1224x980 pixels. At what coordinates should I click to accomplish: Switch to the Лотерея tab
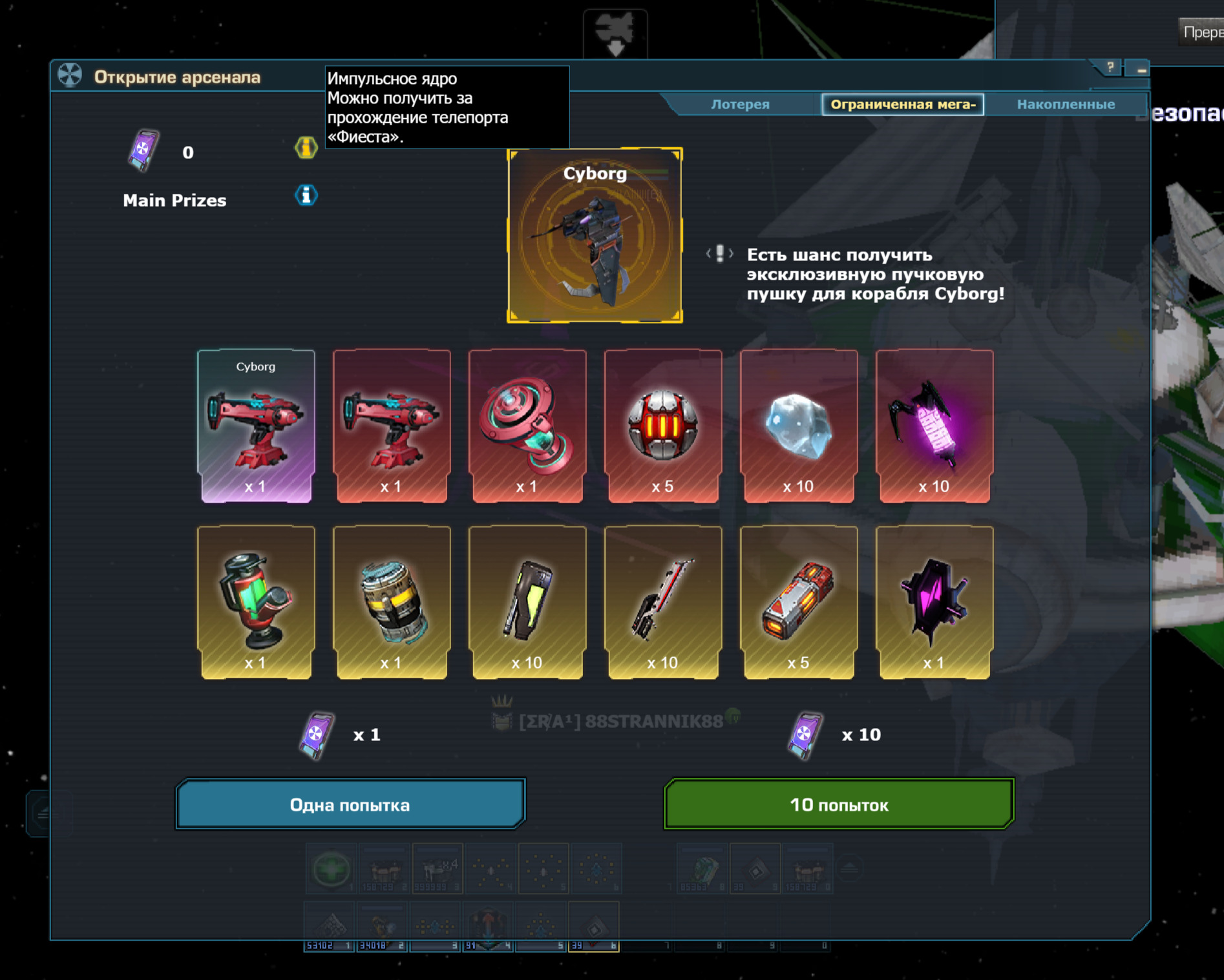click(740, 104)
